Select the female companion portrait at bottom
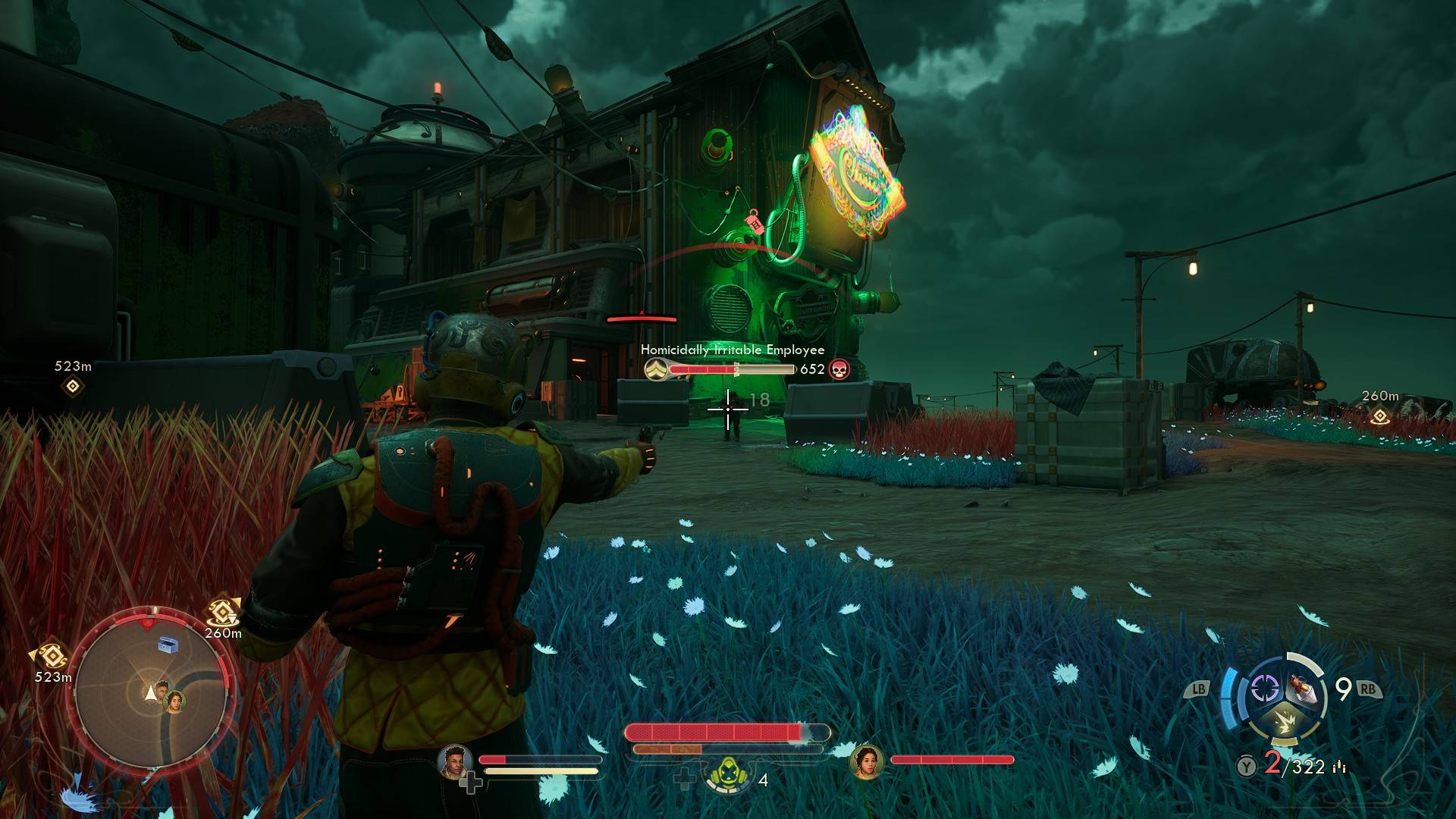 click(867, 761)
